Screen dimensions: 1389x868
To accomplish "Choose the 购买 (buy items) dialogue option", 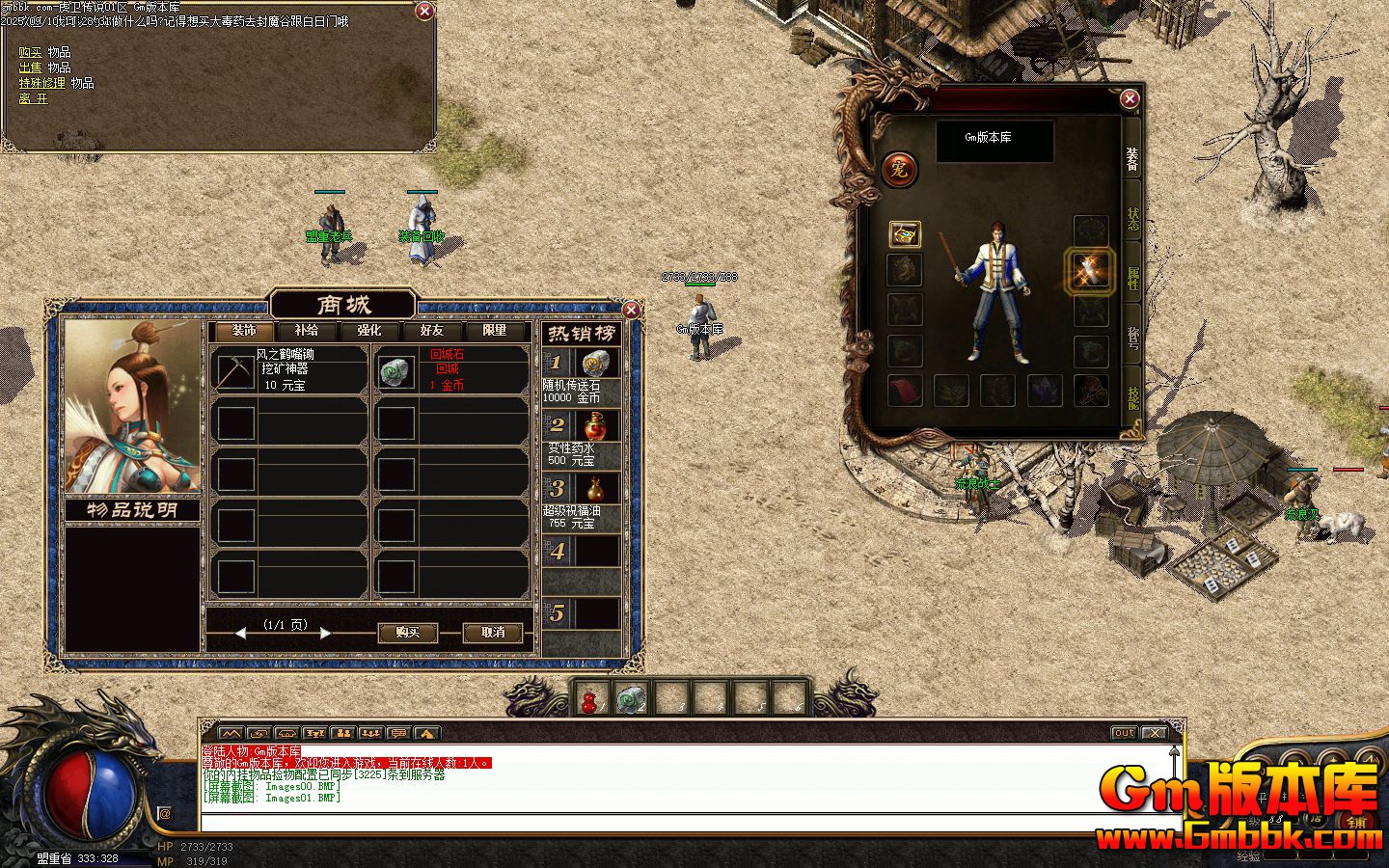I will click(30, 52).
